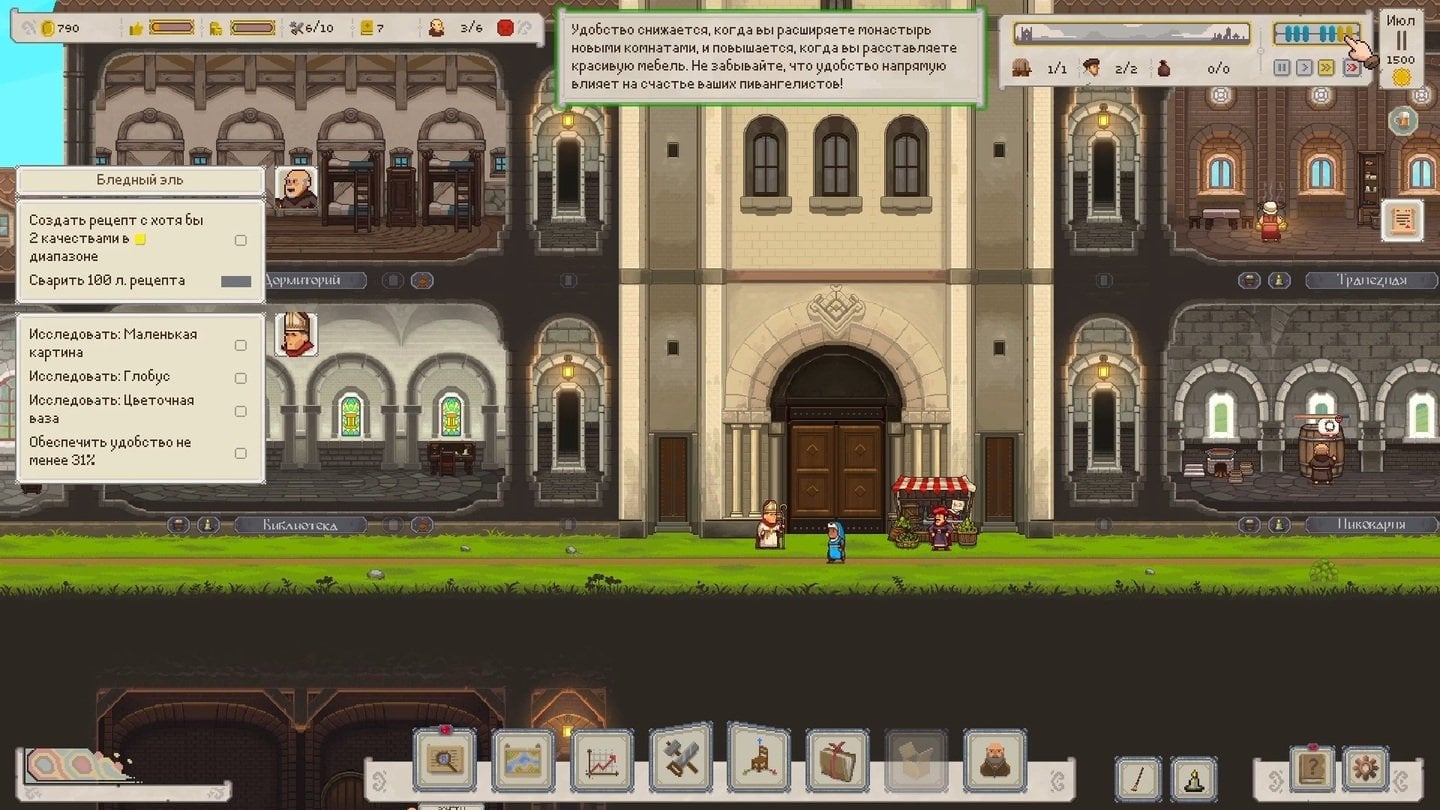Check the objective Исследовать: Глобус
Screen dimensions: 1440x810
[x=239, y=378]
